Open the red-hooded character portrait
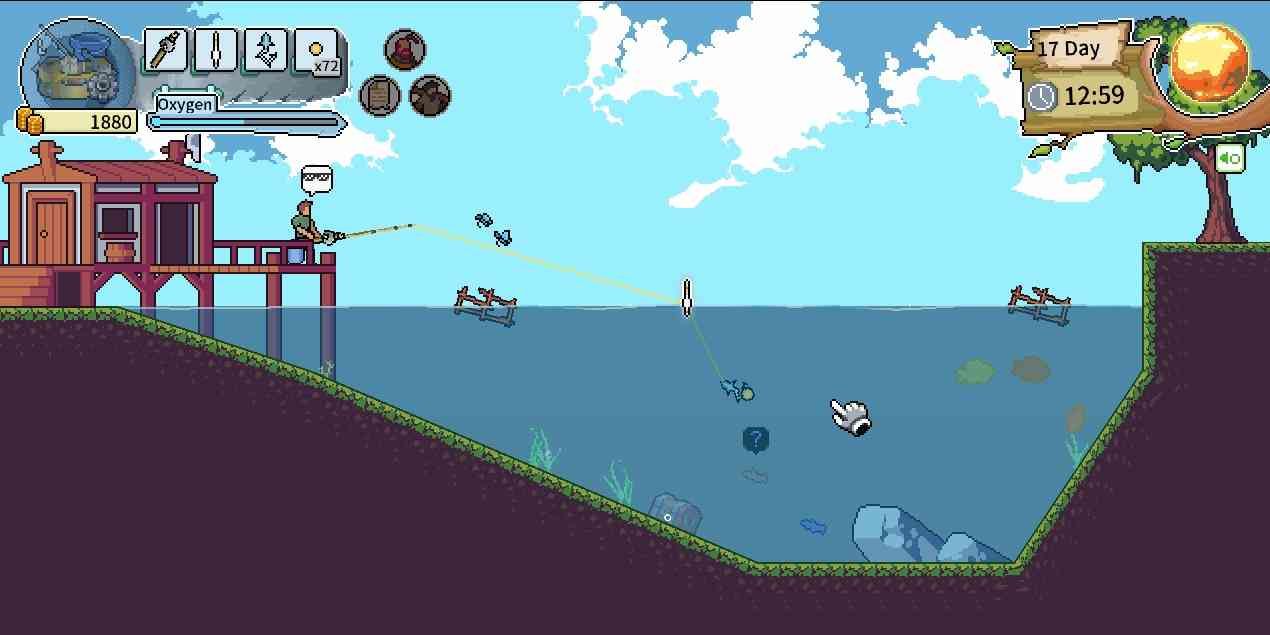Screen dimensions: 1270x635 coord(405,49)
